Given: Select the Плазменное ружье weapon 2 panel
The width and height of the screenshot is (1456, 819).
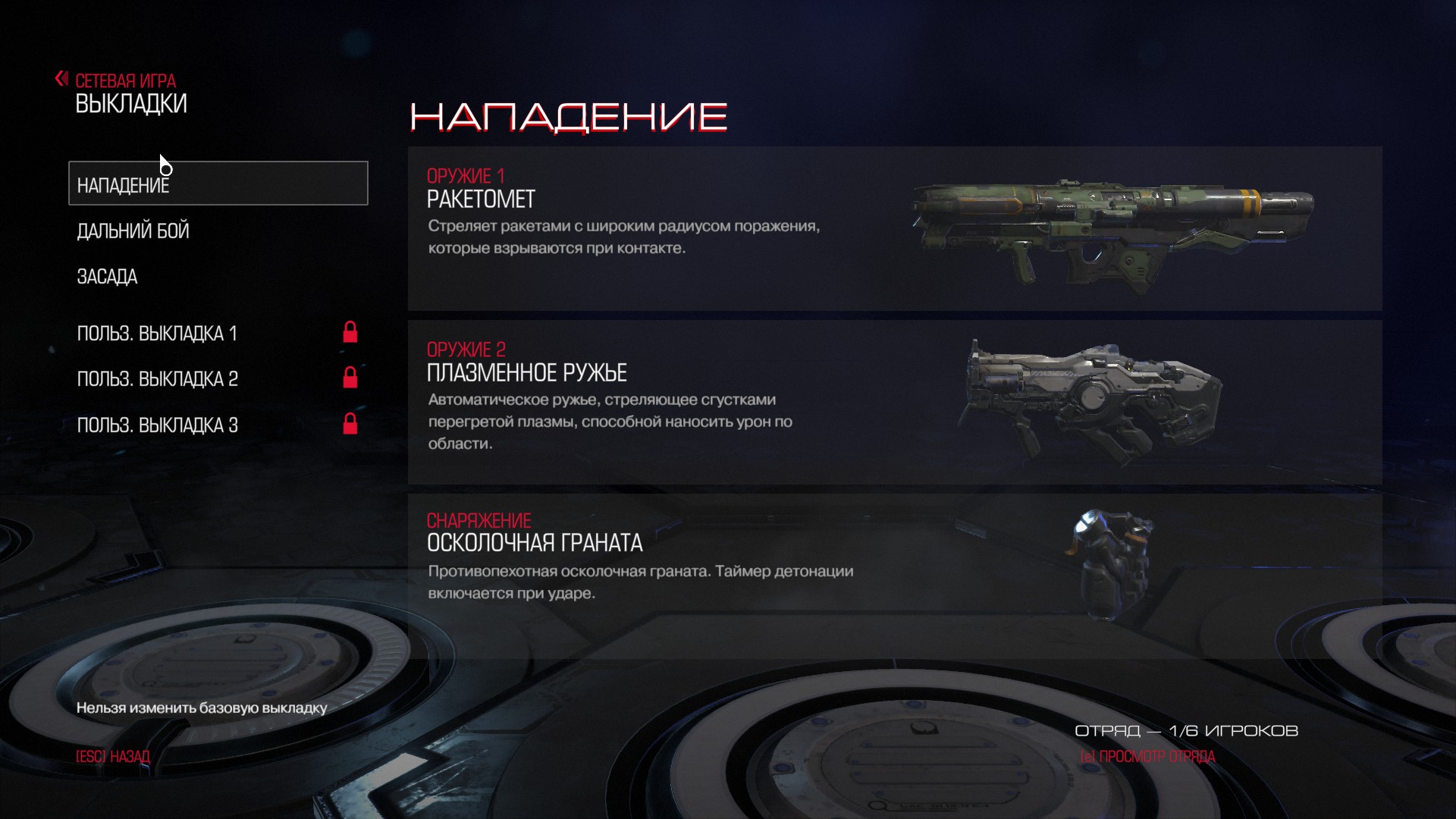Looking at the screenshot, I should coord(895,402).
